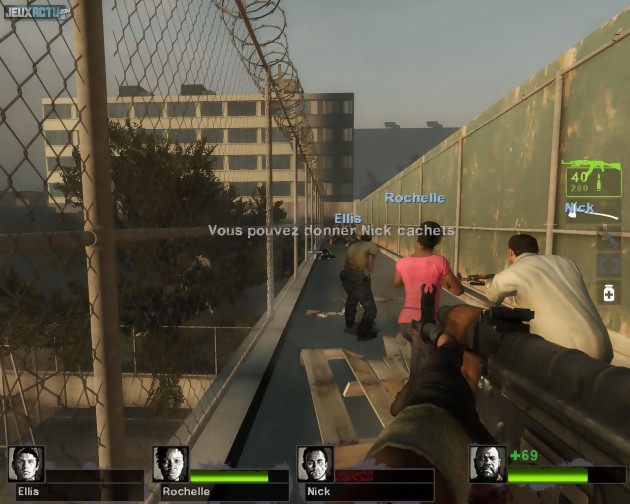
Task: Select the AK-47 primary weapon slot
Action: (591, 177)
